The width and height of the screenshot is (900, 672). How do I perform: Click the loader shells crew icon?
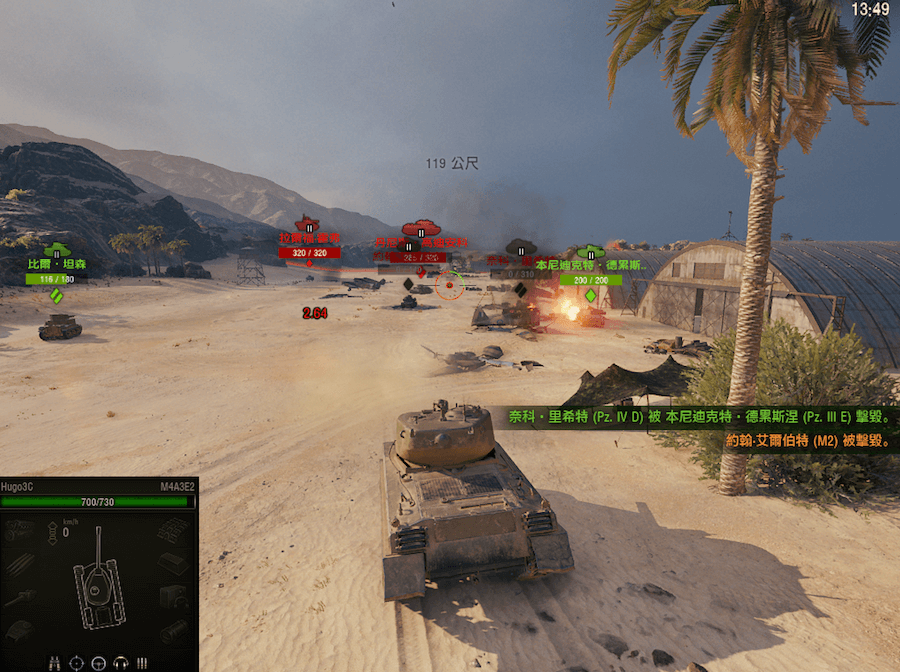[142, 662]
